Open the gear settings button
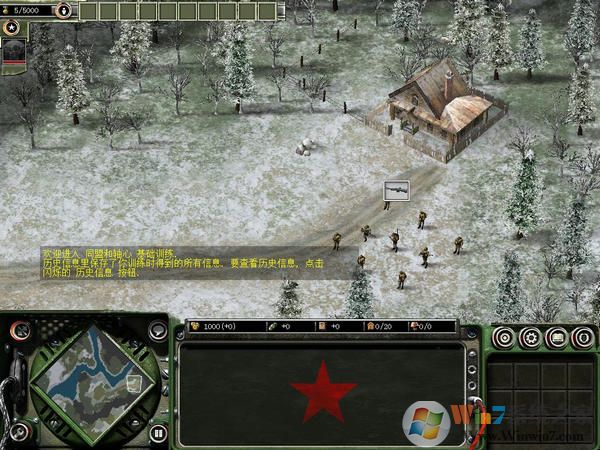 pos(531,338)
